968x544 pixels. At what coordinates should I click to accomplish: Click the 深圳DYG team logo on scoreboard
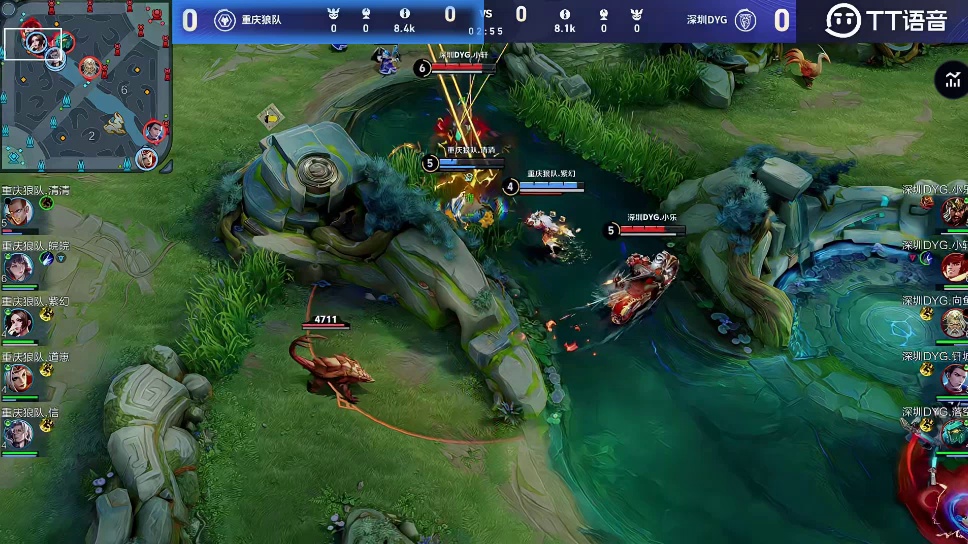pos(745,21)
